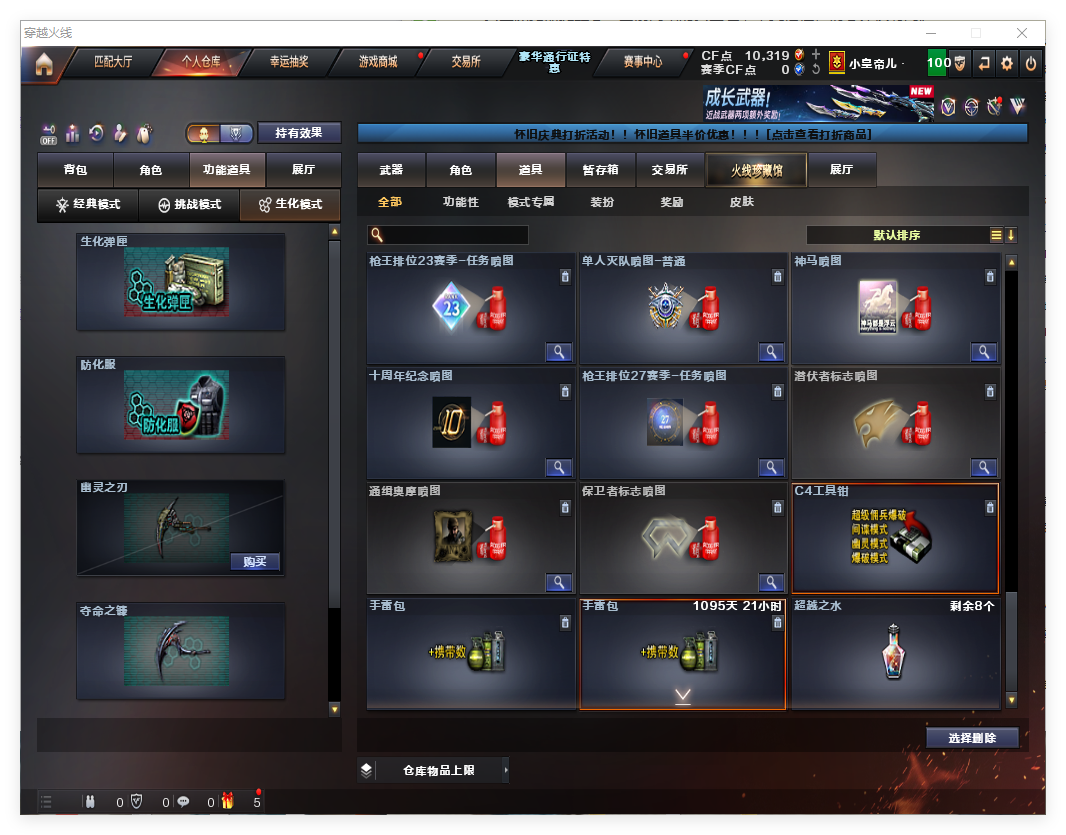Viewport: 1066px width, 835px height.
Task: Open the 交易所 exchange in top navigation
Action: tap(466, 62)
